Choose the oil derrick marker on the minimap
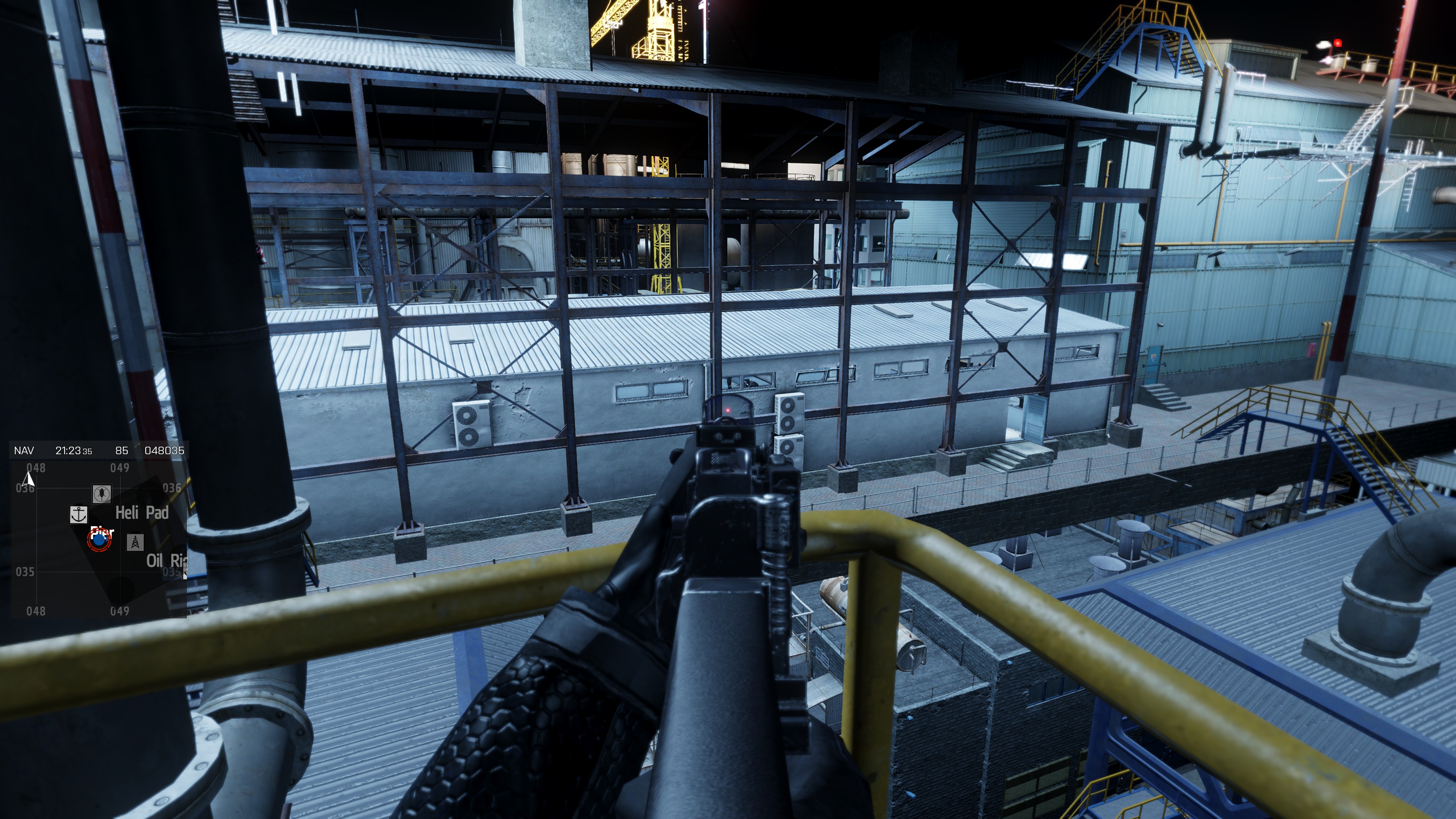Viewport: 1456px width, 819px height. [x=135, y=543]
